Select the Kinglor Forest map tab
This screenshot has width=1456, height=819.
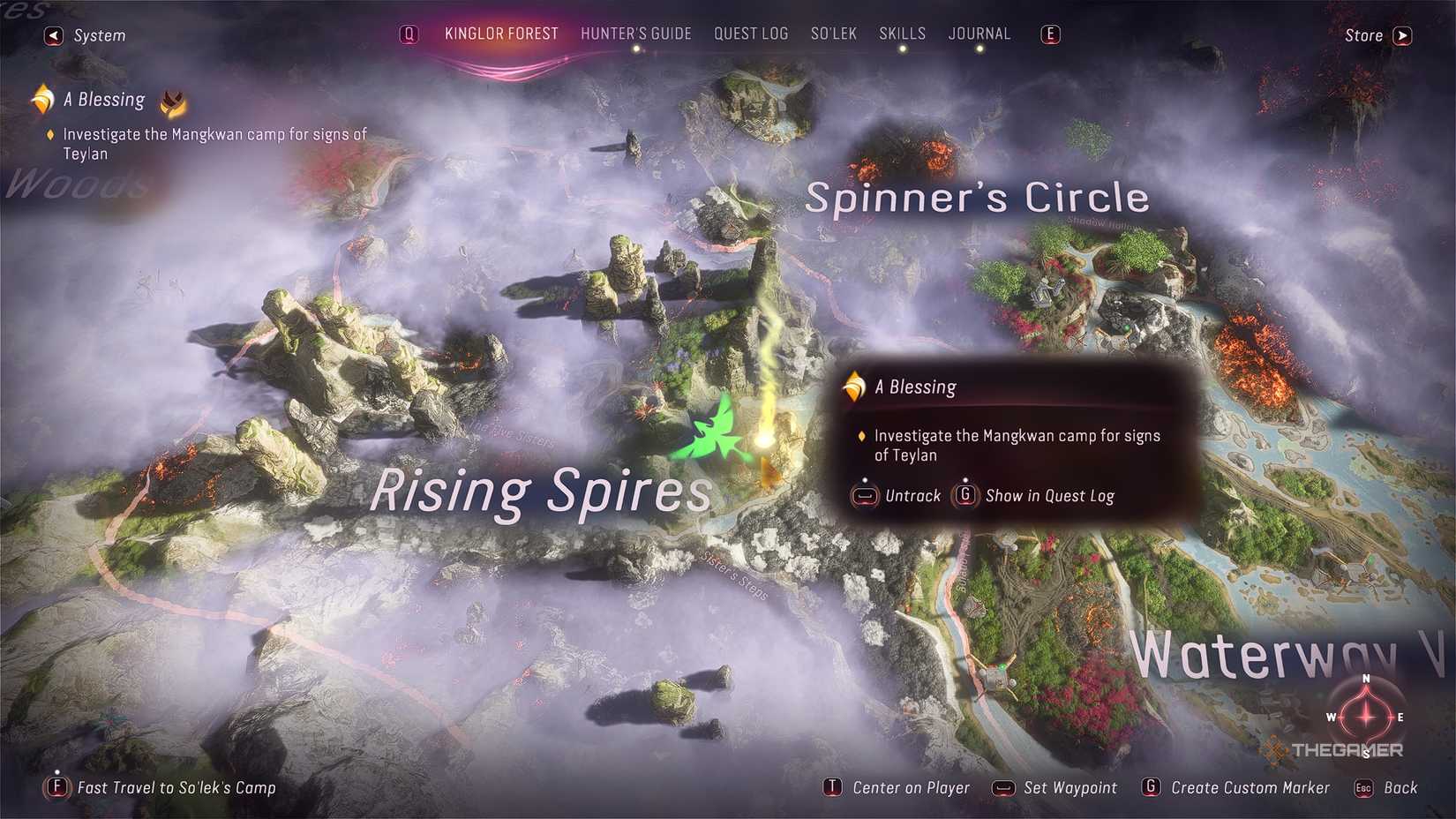(501, 34)
